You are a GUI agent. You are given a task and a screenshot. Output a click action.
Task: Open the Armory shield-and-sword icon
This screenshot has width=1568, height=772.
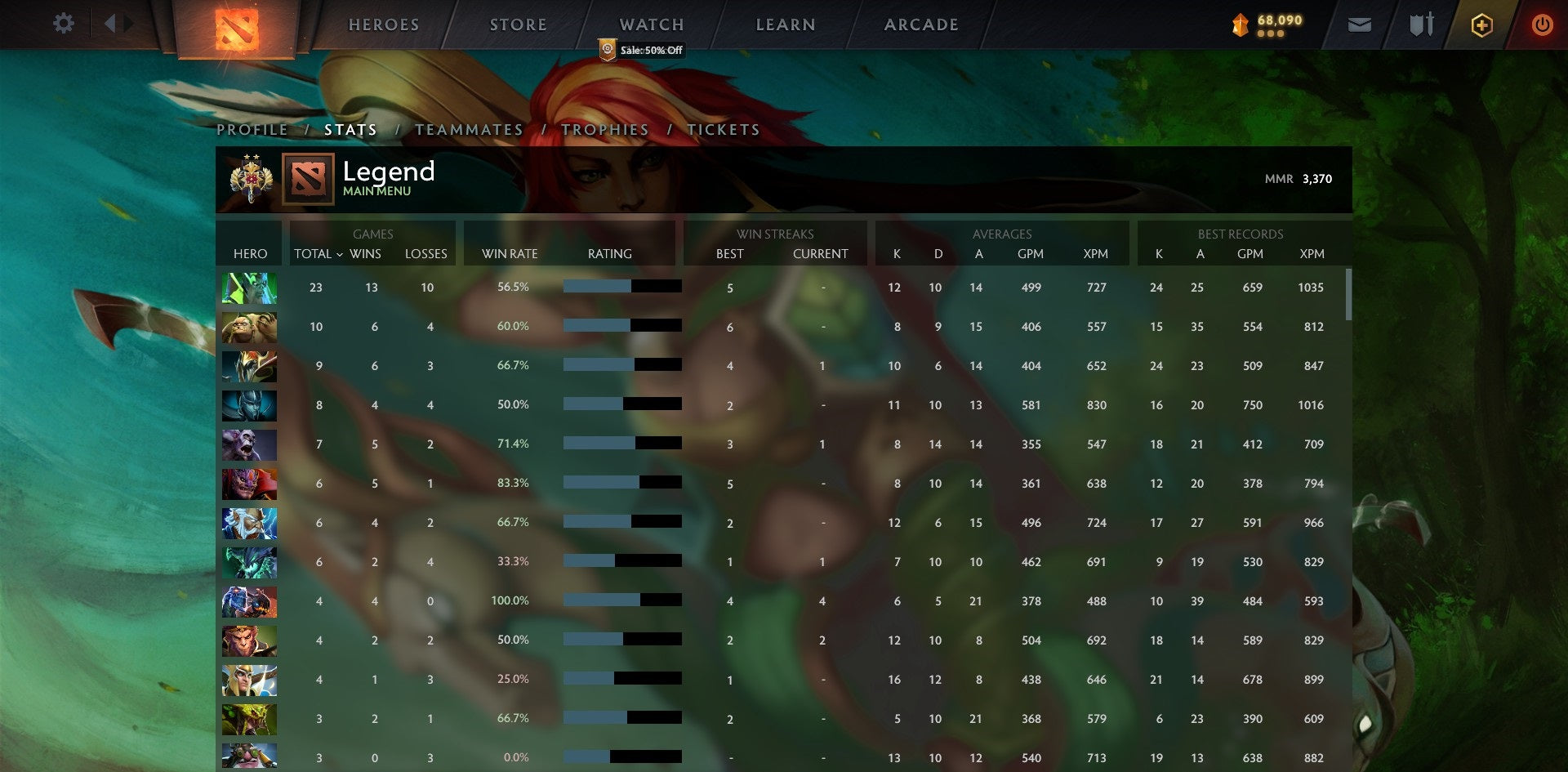1421,25
